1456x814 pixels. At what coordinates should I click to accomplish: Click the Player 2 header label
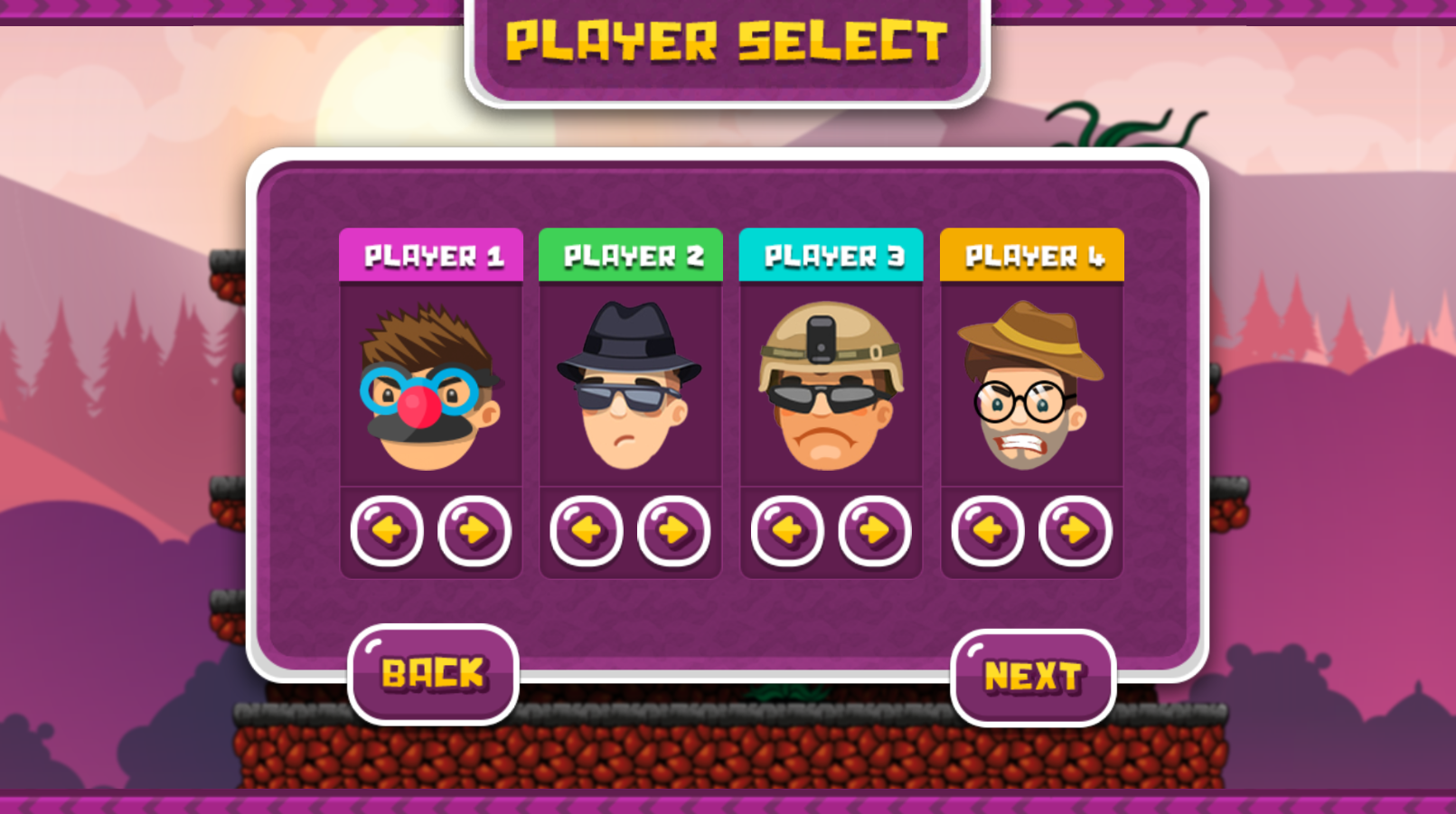(x=630, y=256)
